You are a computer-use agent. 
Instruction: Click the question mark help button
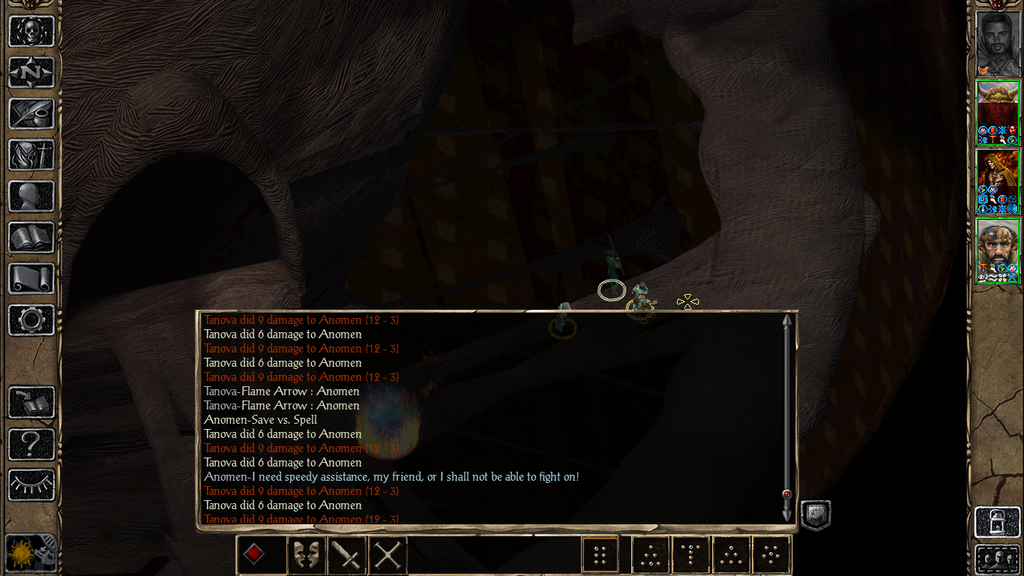(x=31, y=443)
